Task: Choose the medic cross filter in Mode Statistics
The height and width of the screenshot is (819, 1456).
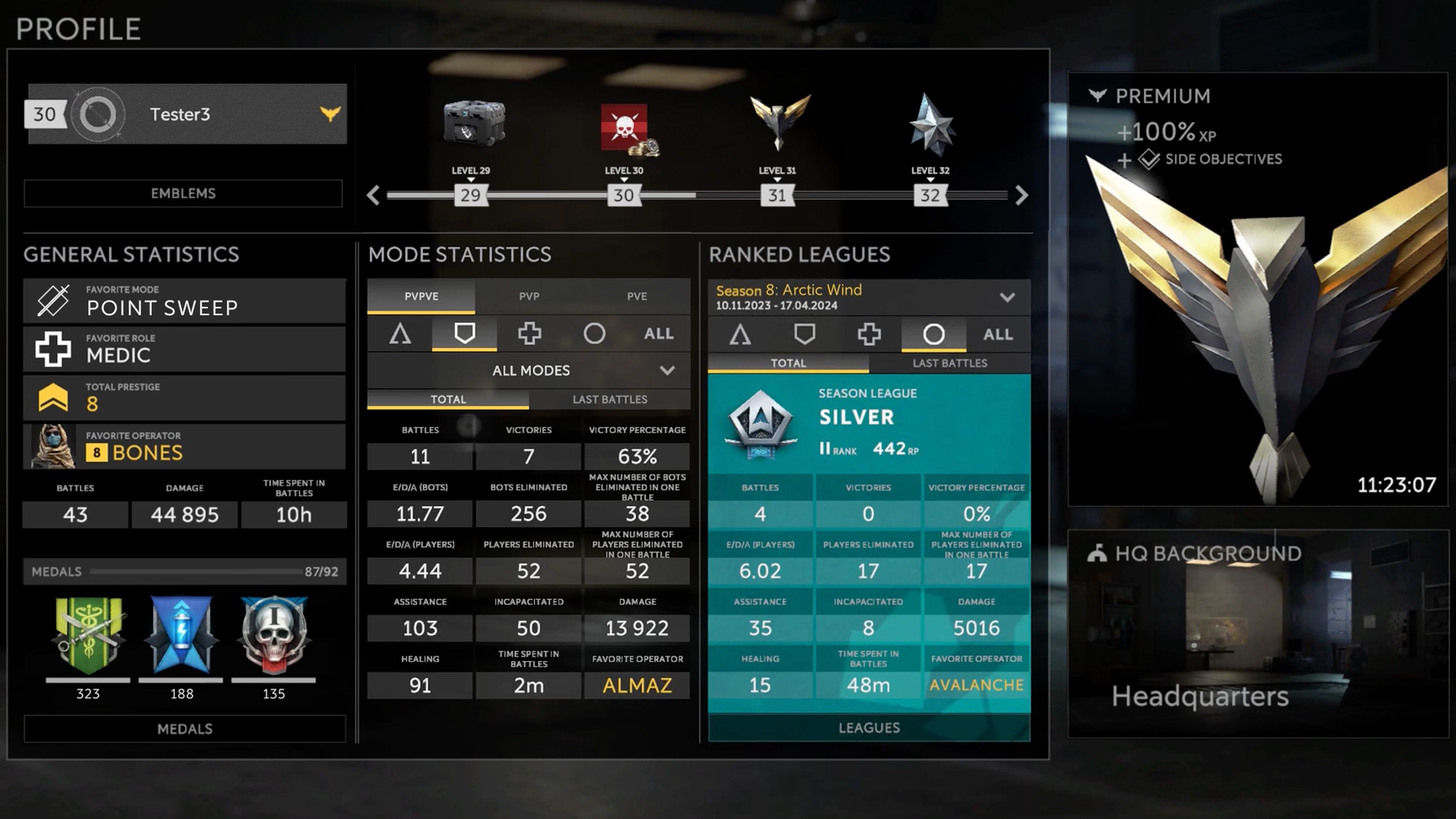Action: point(529,333)
